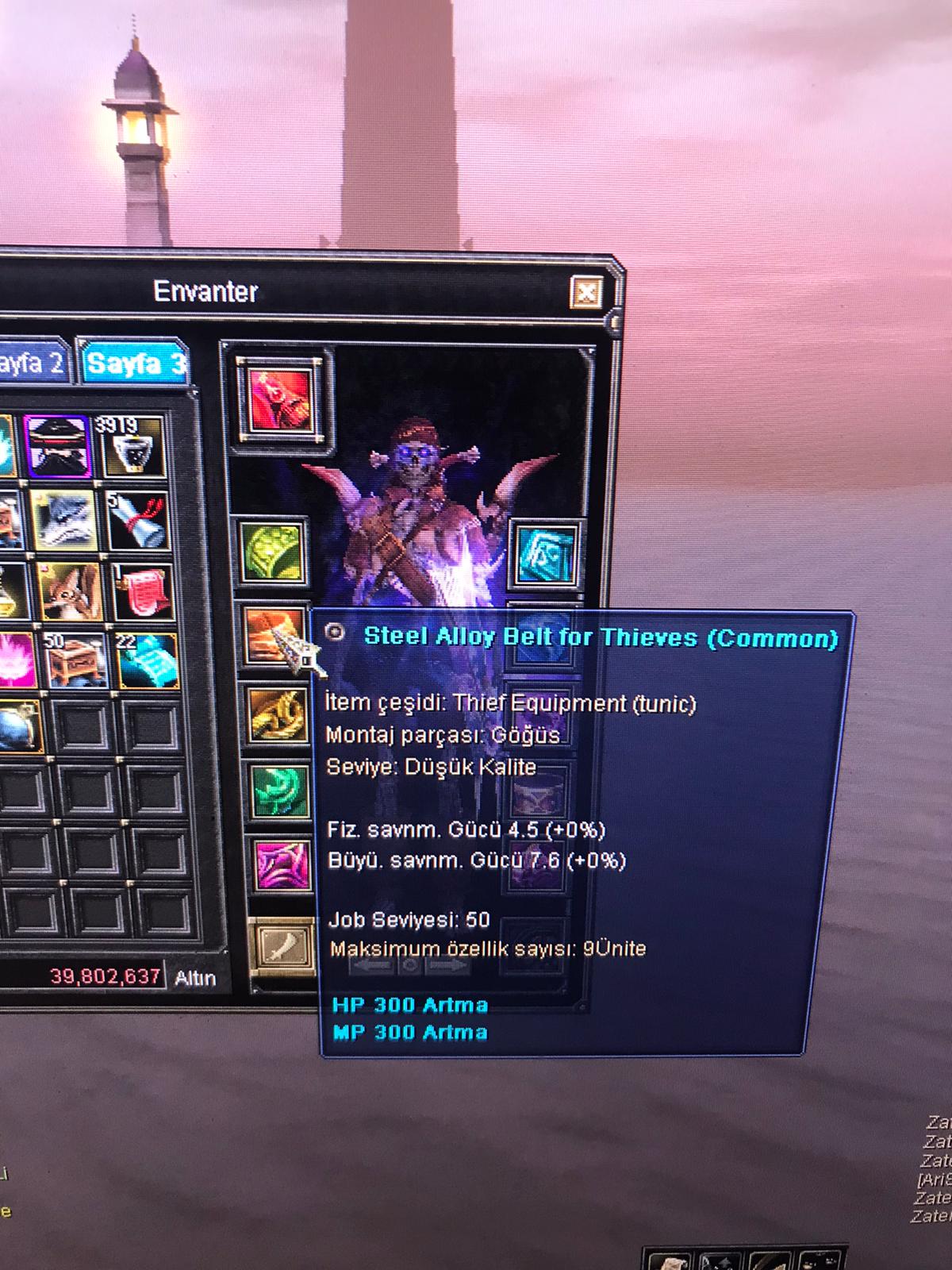Select the rolled scroll with red ribbon
This screenshot has width=952, height=1270.
click(x=138, y=521)
